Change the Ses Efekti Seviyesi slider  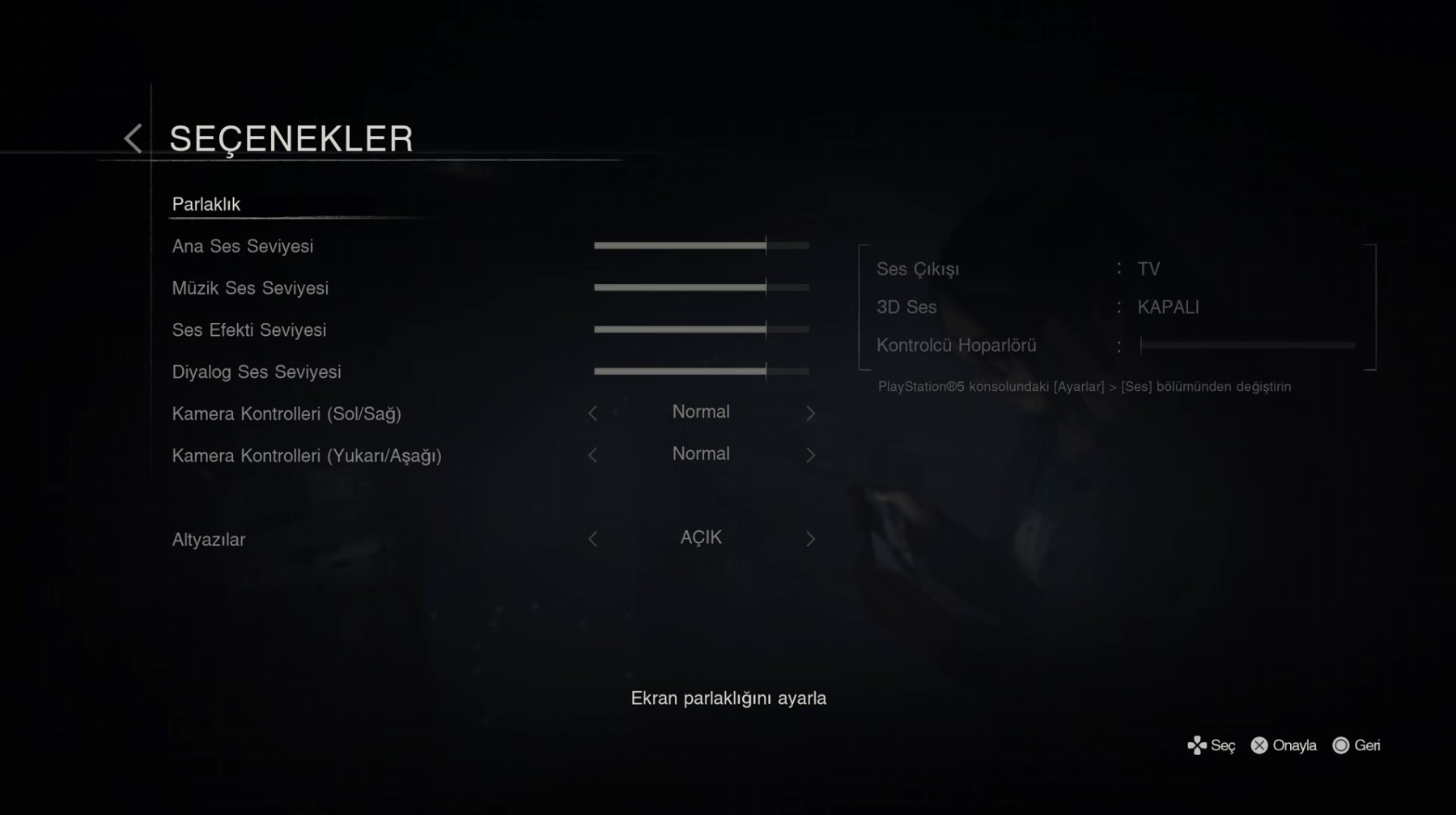pos(701,329)
